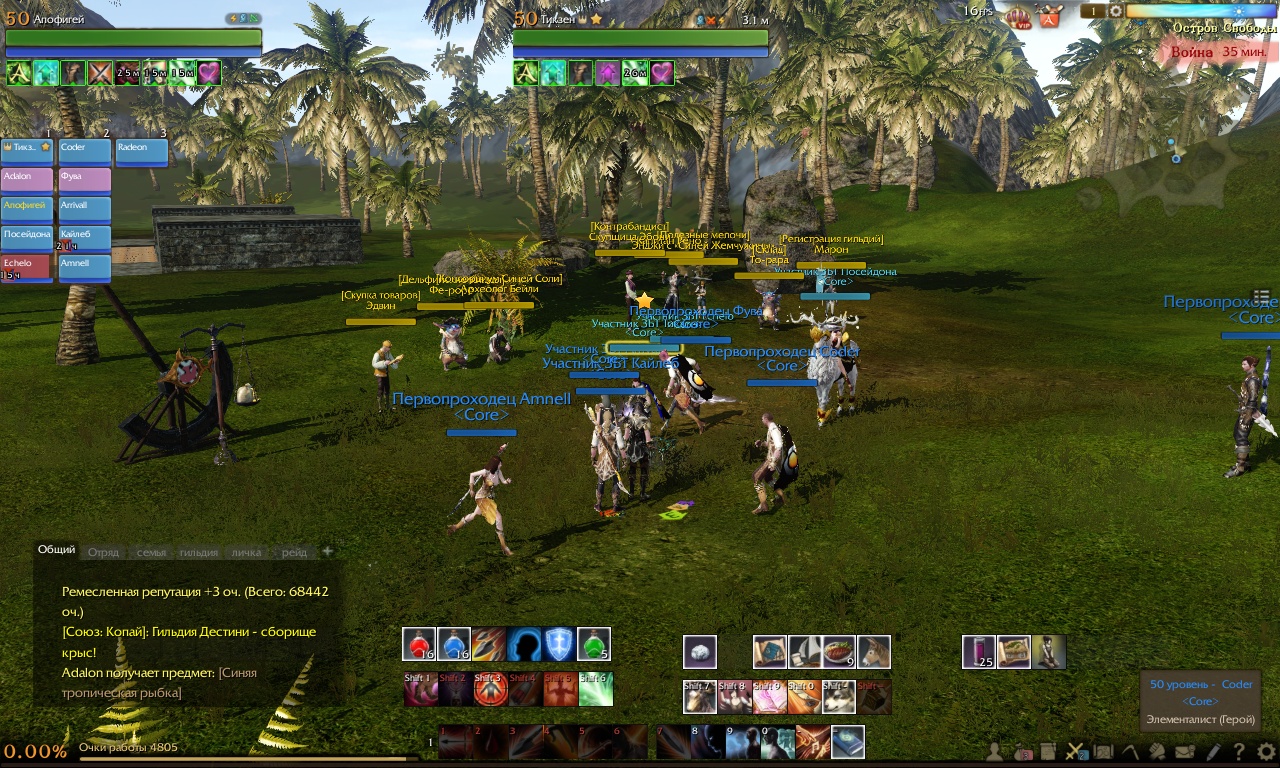The width and height of the screenshot is (1280, 768).
Task: Use the green potion slot
Action: coord(593,645)
